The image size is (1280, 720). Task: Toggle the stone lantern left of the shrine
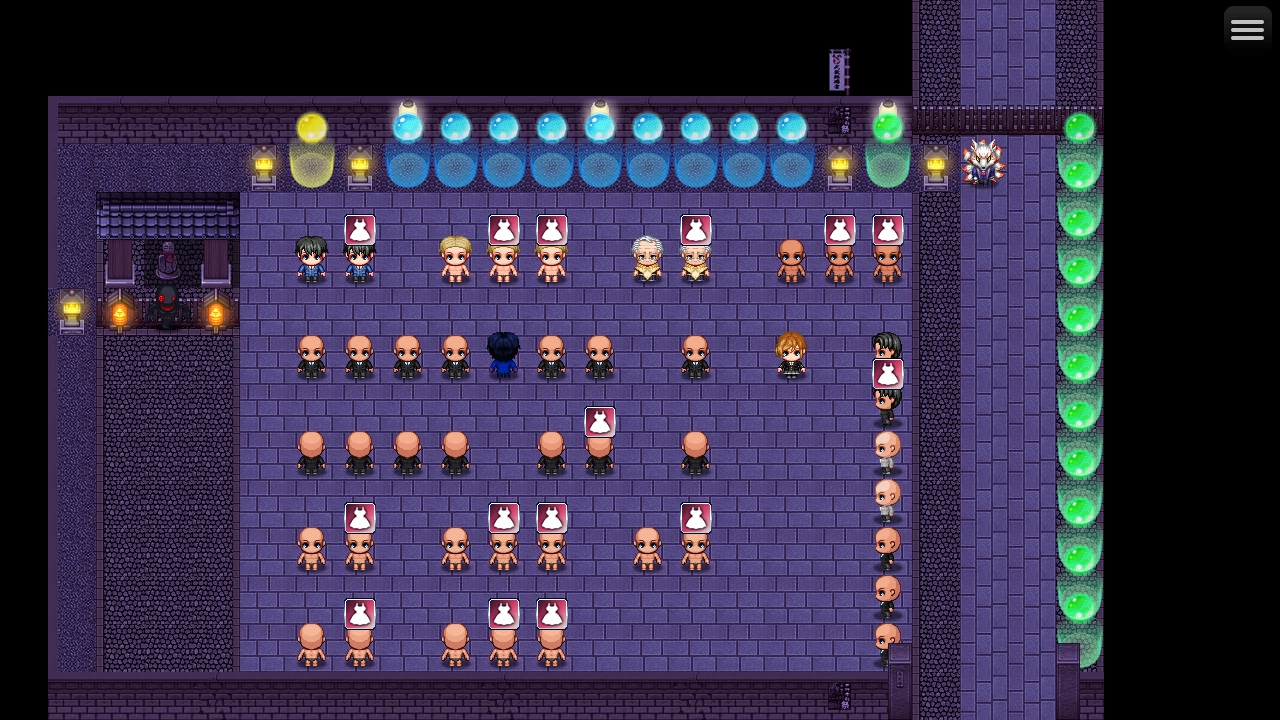[x=71, y=310]
